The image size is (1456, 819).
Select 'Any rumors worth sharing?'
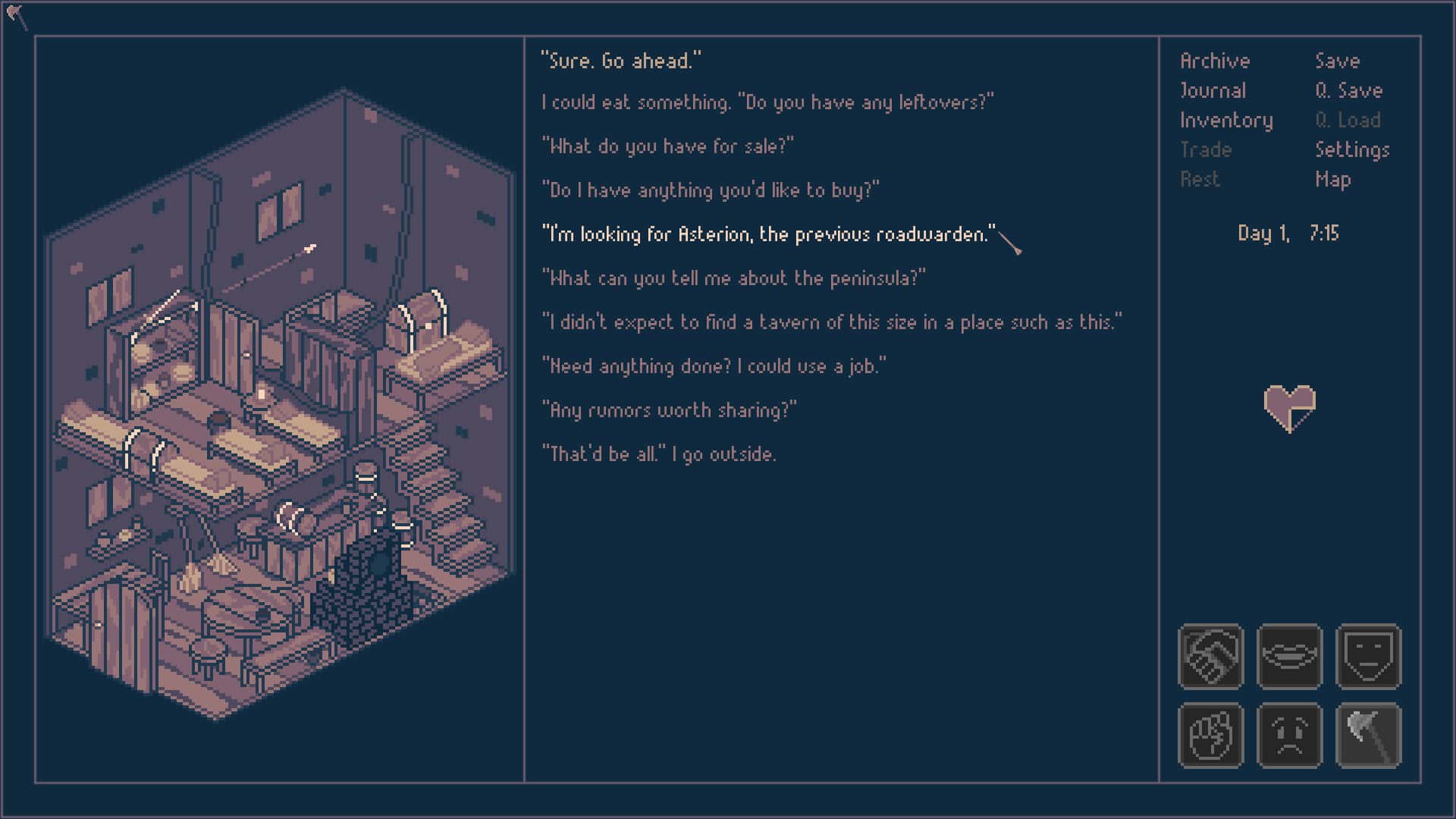(668, 410)
